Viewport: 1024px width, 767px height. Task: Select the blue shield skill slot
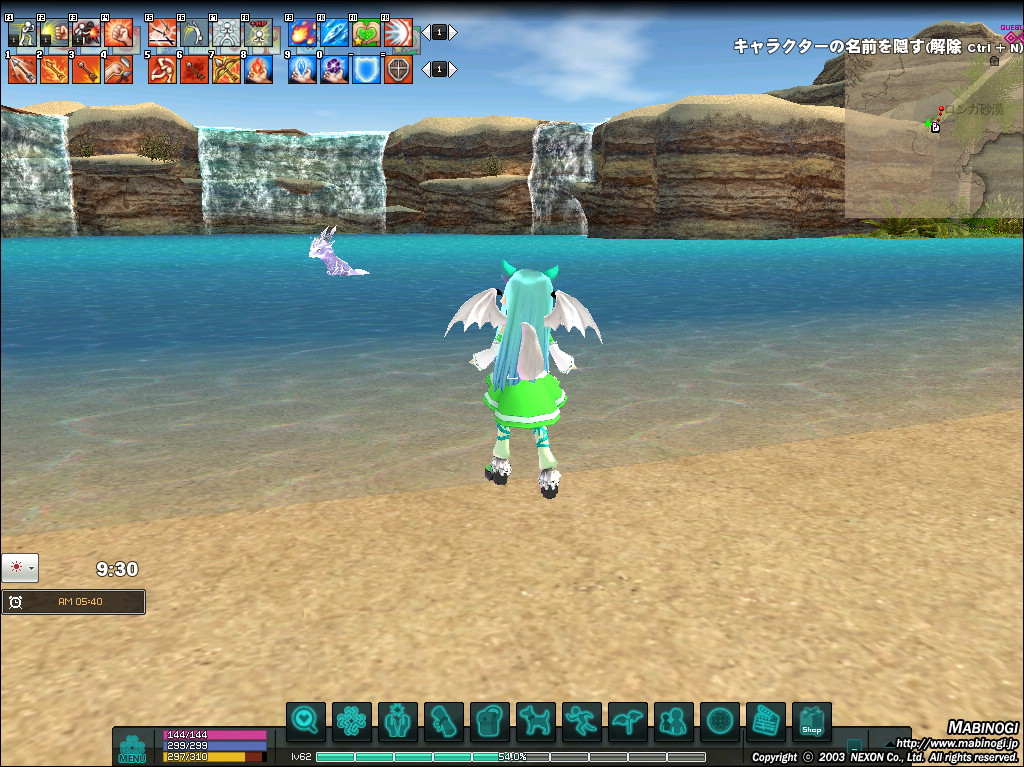(x=367, y=69)
